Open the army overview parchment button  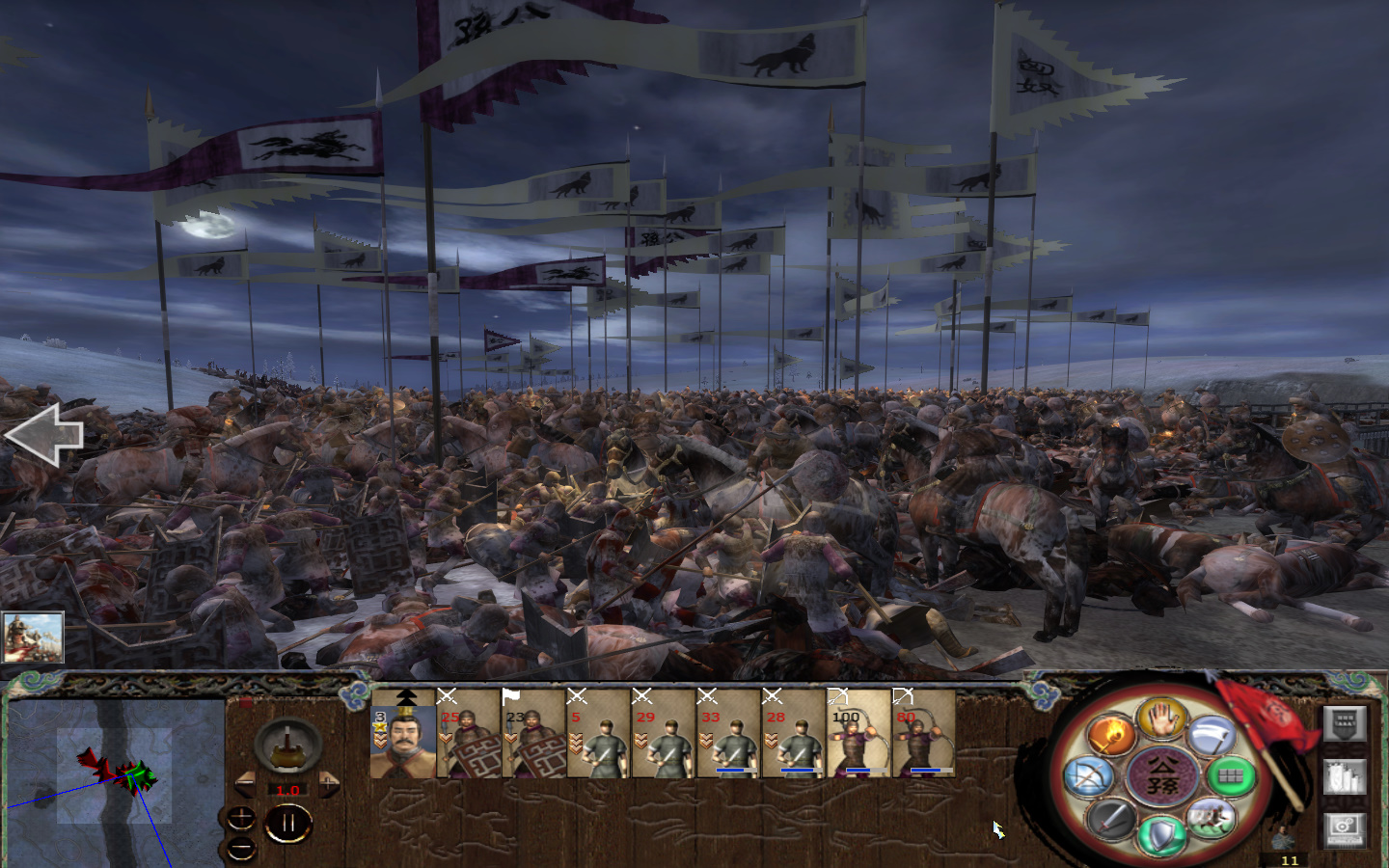click(x=1345, y=775)
